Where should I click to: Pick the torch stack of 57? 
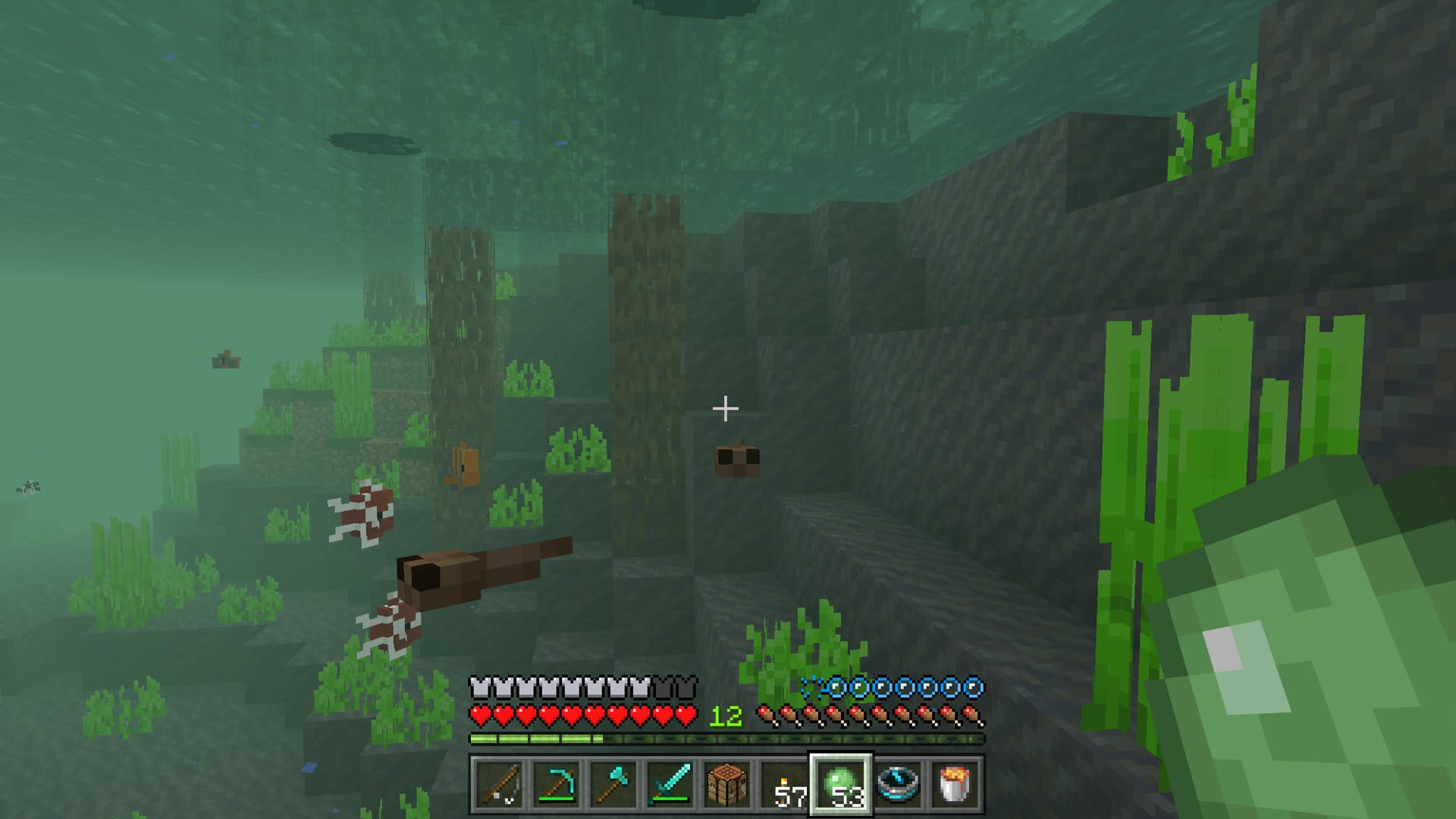pos(784,784)
